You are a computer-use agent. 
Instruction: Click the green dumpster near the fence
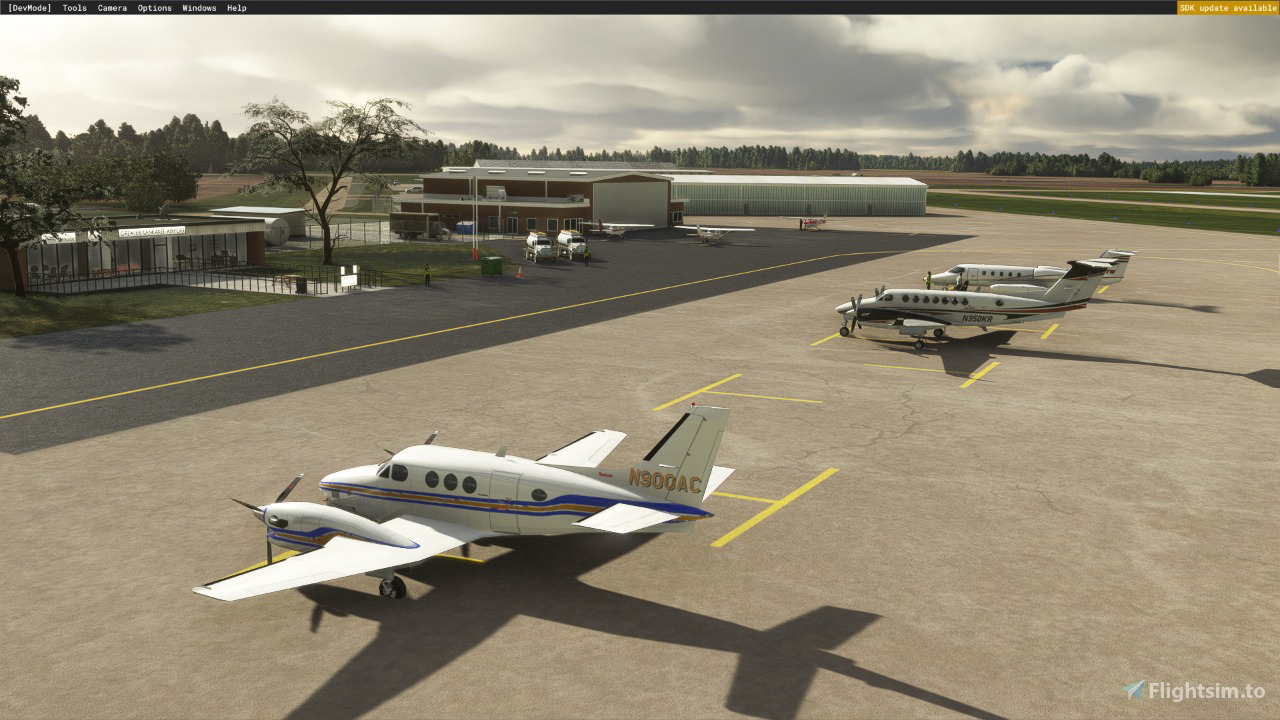(x=490, y=265)
